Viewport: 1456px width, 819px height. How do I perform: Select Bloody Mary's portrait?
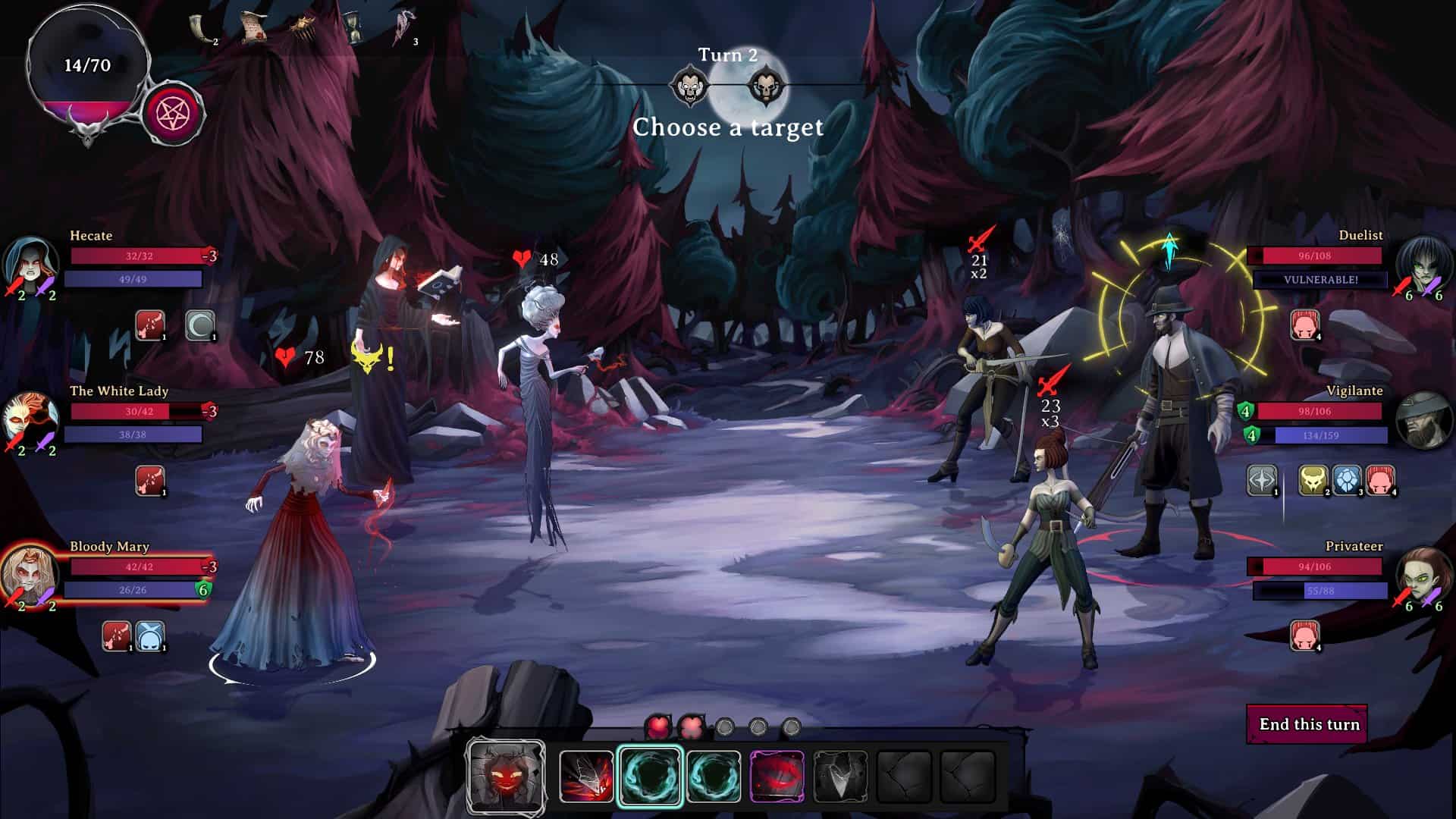point(30,574)
